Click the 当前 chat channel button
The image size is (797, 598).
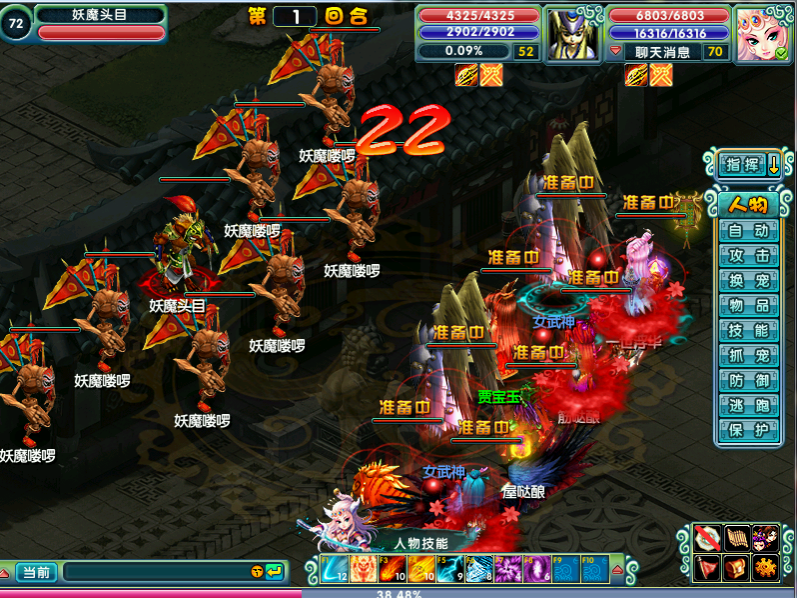(37, 572)
